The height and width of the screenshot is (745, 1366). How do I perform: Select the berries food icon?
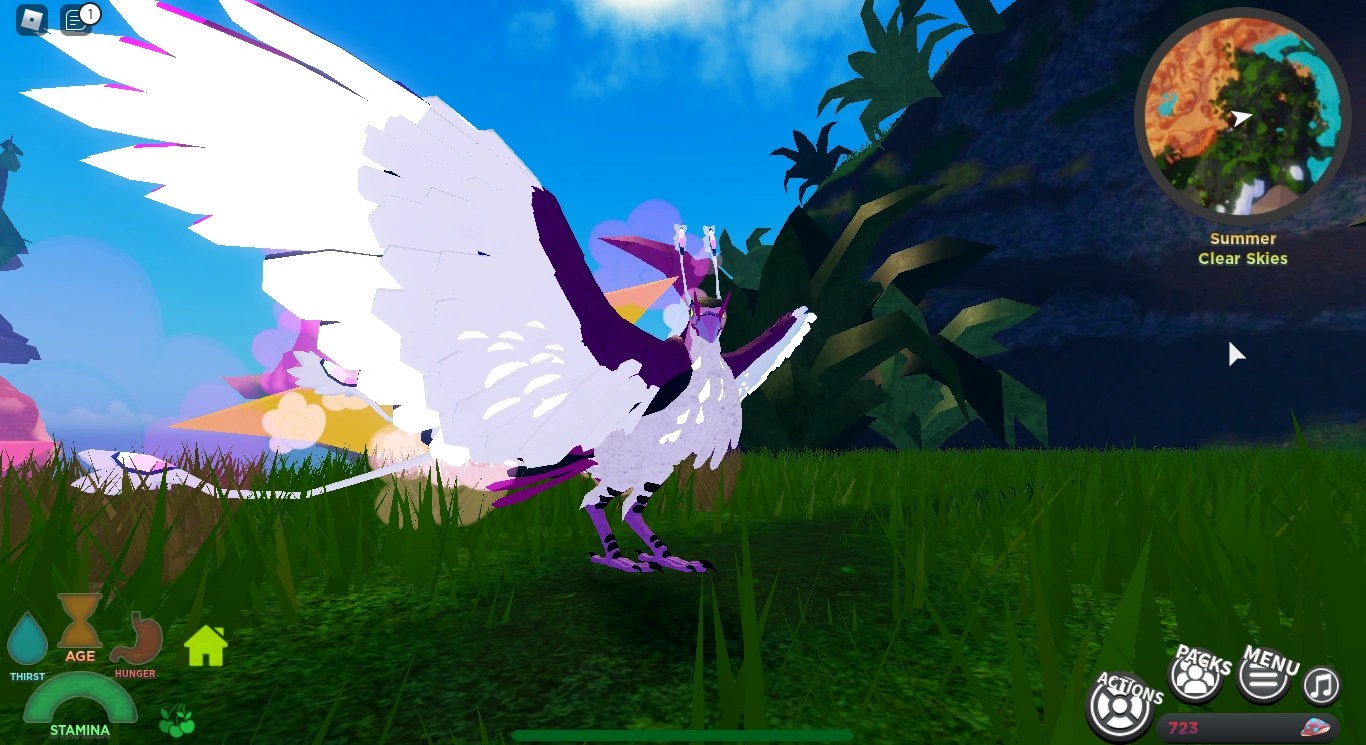point(177,722)
